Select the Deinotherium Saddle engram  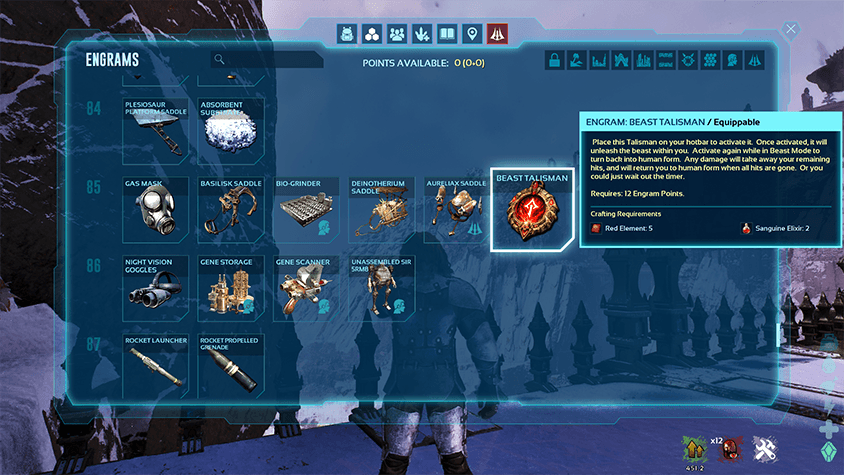[381, 210]
